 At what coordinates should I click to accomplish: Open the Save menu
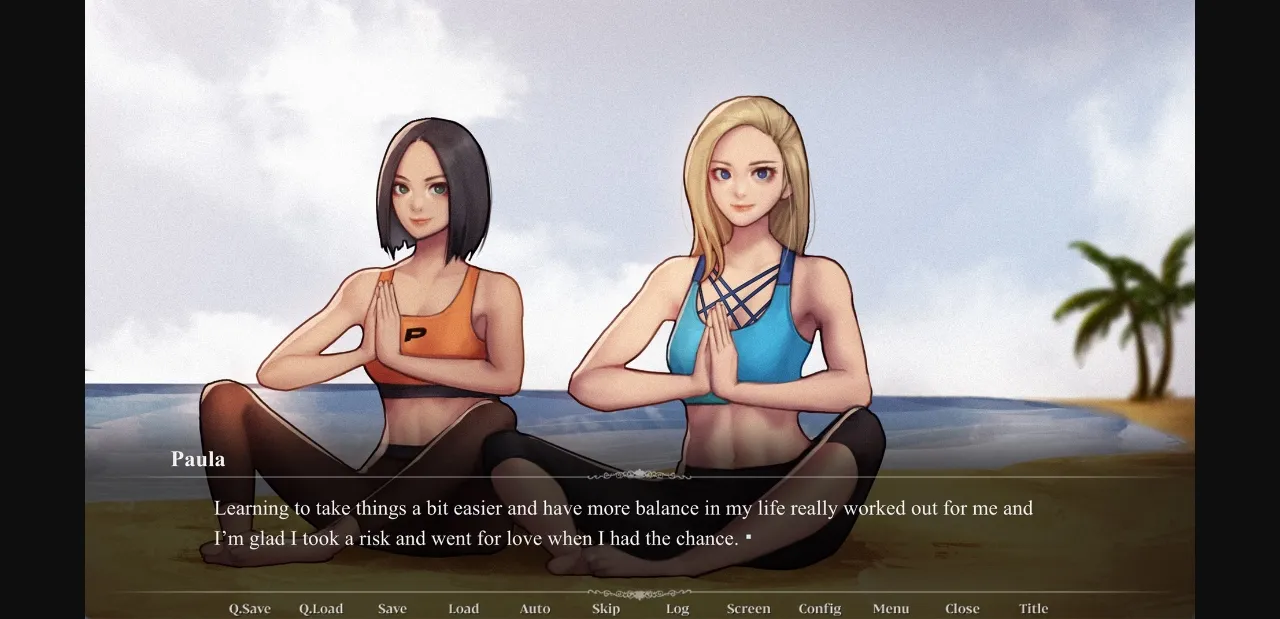point(392,608)
